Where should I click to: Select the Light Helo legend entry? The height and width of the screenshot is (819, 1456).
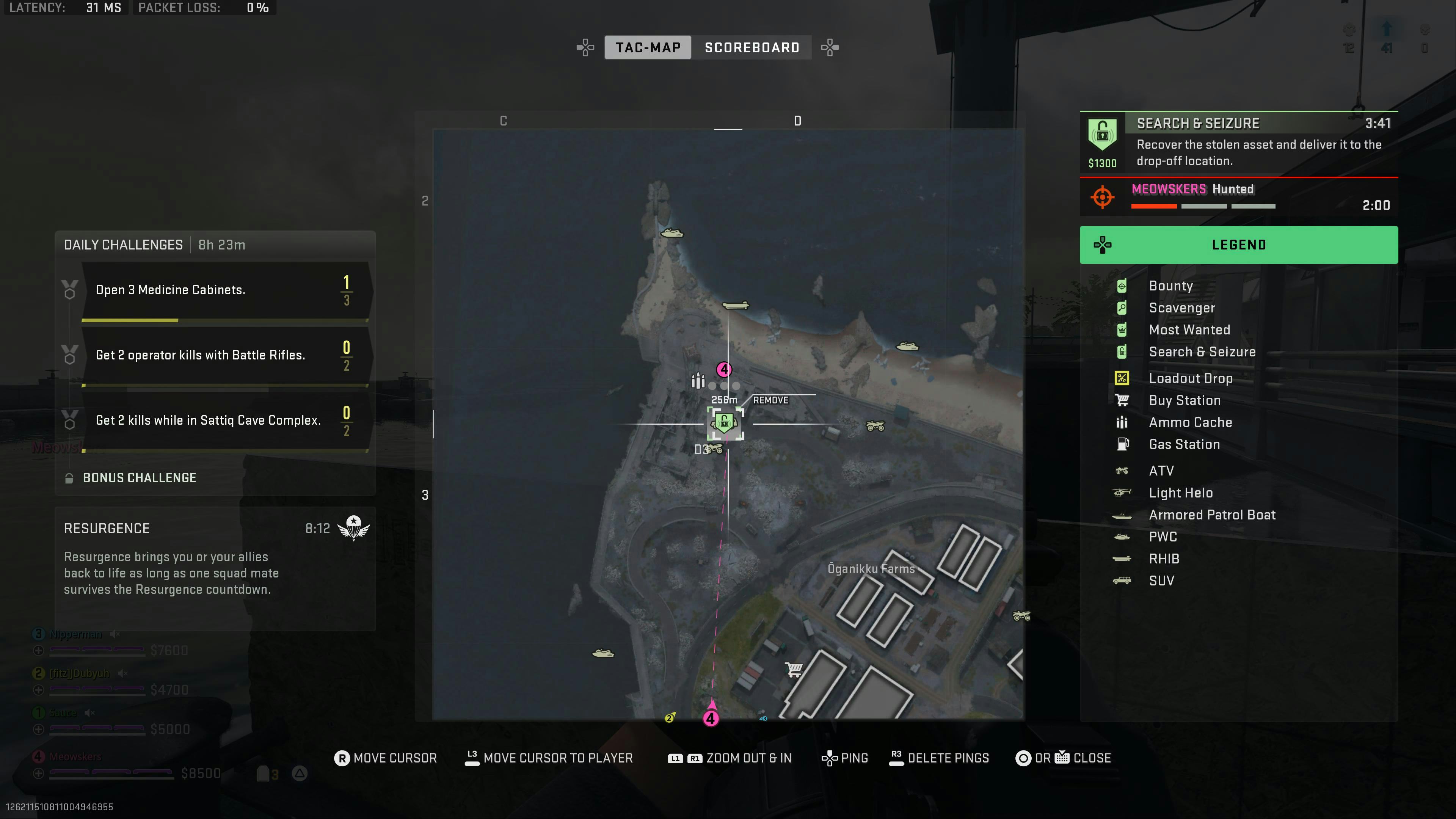(1180, 493)
